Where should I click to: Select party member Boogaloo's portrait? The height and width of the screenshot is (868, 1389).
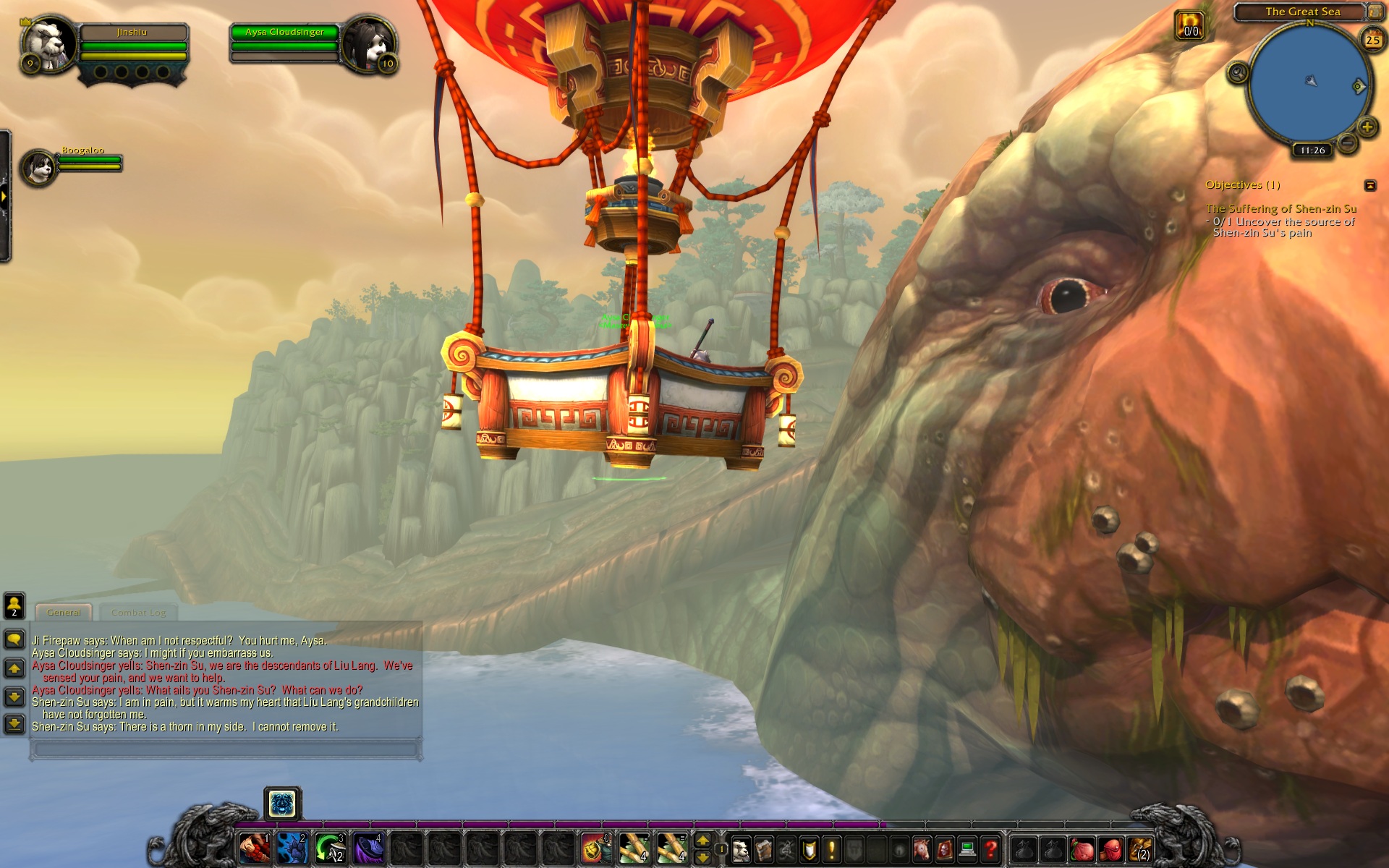coord(39,167)
